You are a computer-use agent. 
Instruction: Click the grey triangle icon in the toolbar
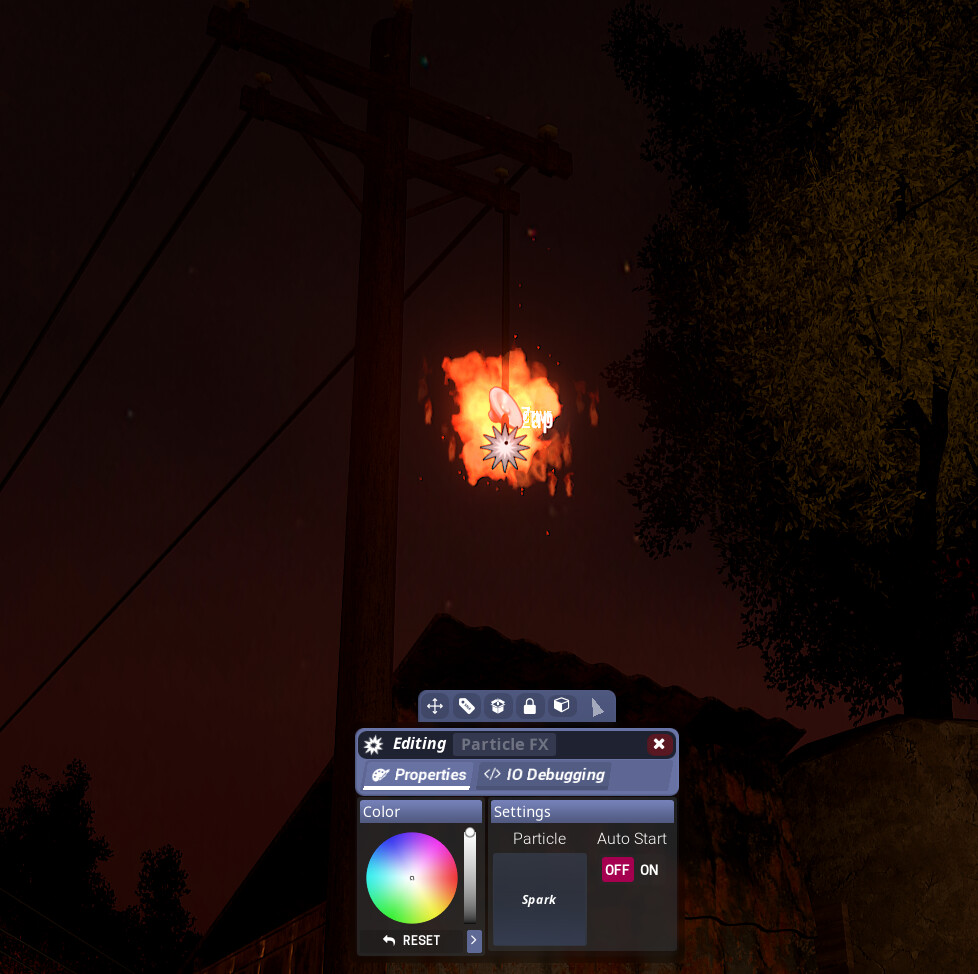(597, 707)
